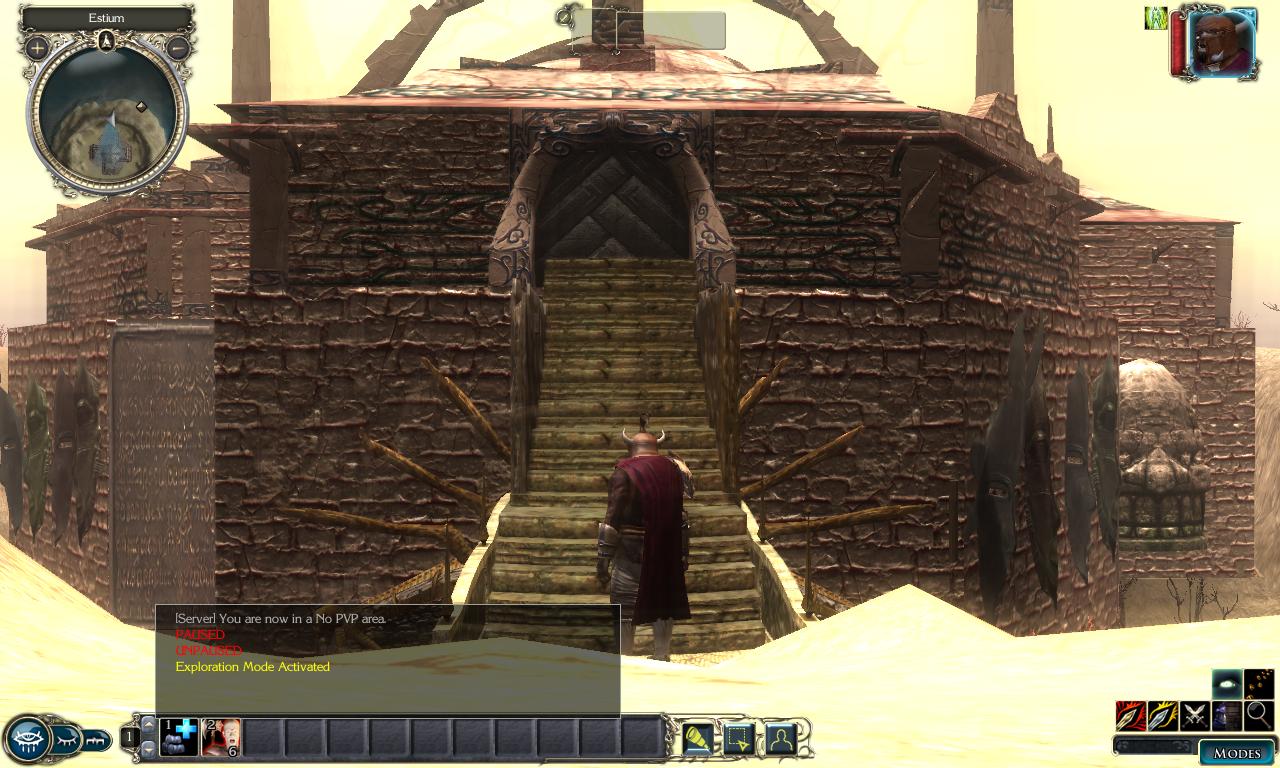Viewport: 1280px width, 768px height.
Task: Open the game menu via the eye emblem
Action: pos(28,740)
